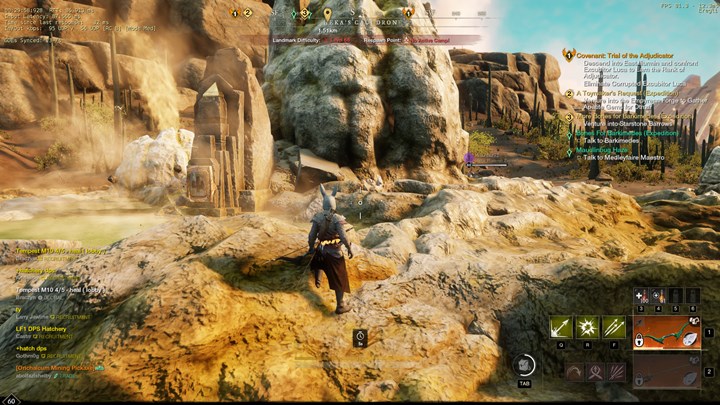Viewport: 720px width, 405px height.
Task: Select the active bow weapon slot
Action: pos(666,333)
